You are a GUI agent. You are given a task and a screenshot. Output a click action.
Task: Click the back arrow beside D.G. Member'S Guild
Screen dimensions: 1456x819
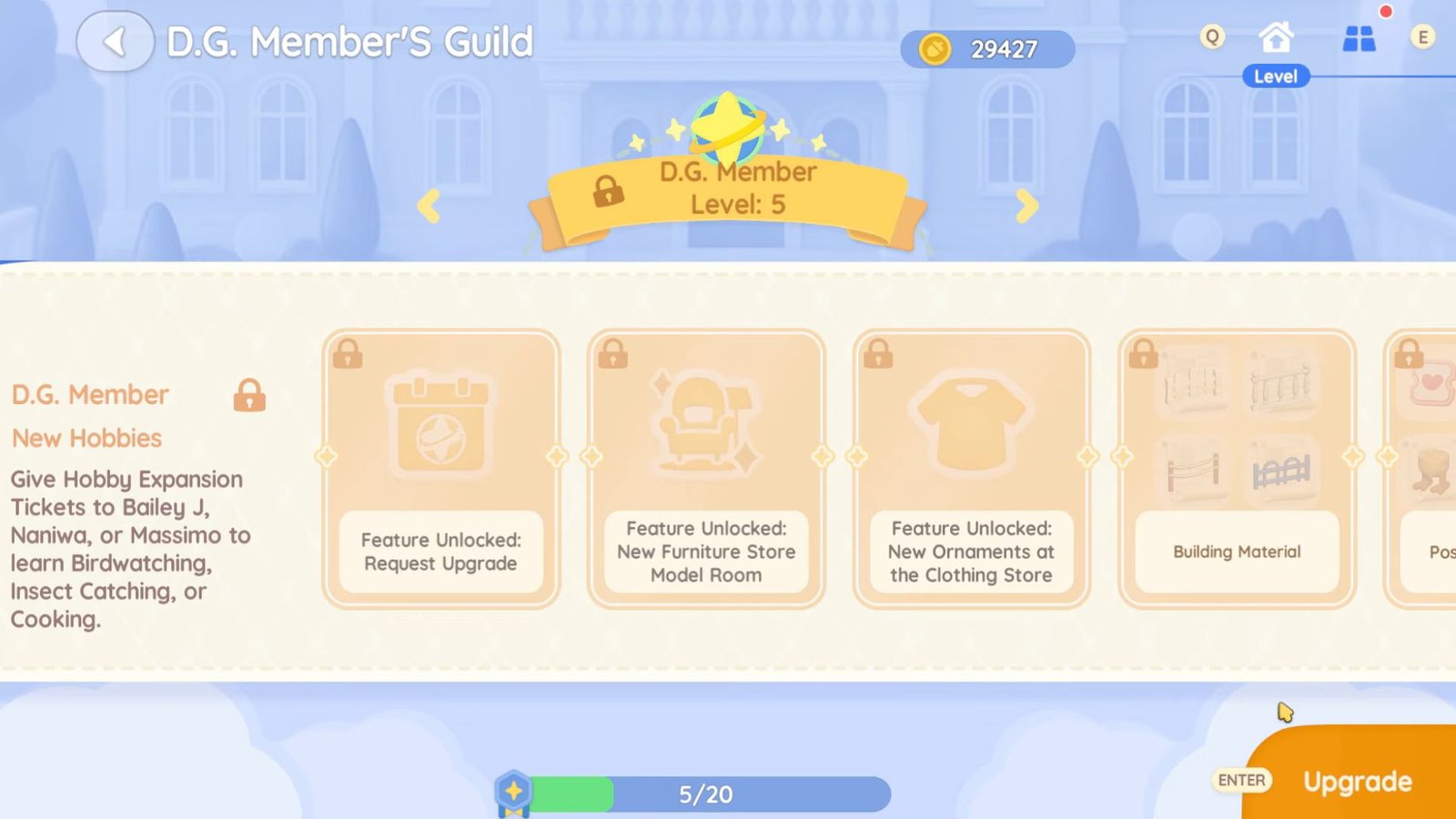[x=116, y=41]
